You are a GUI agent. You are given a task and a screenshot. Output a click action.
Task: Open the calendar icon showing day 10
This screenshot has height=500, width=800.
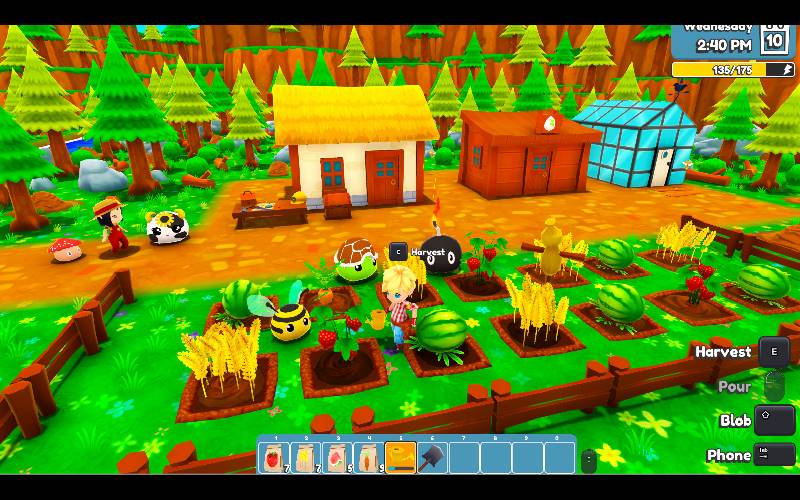775,39
